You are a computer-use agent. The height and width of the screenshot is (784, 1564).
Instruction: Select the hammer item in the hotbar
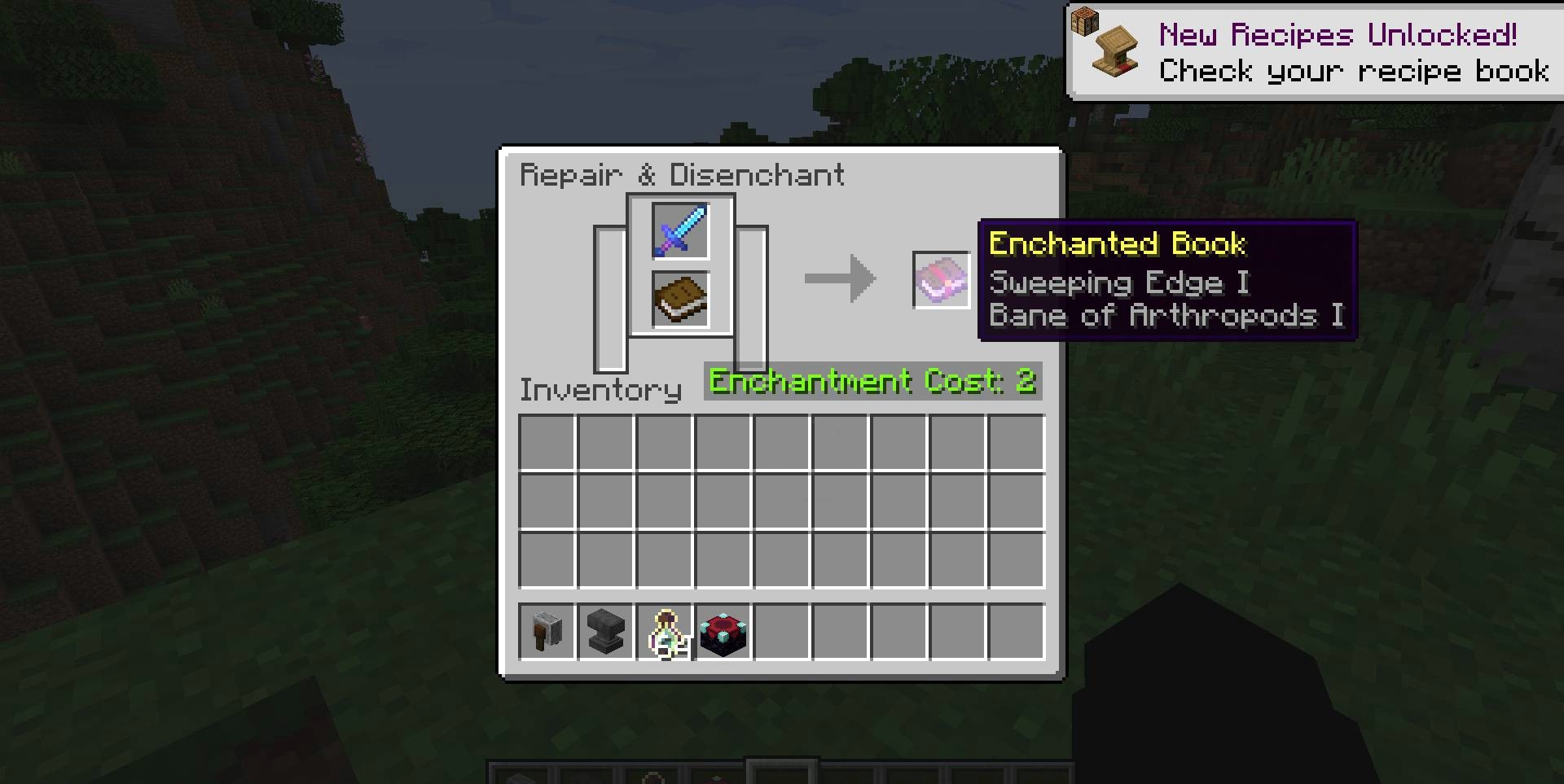point(546,633)
